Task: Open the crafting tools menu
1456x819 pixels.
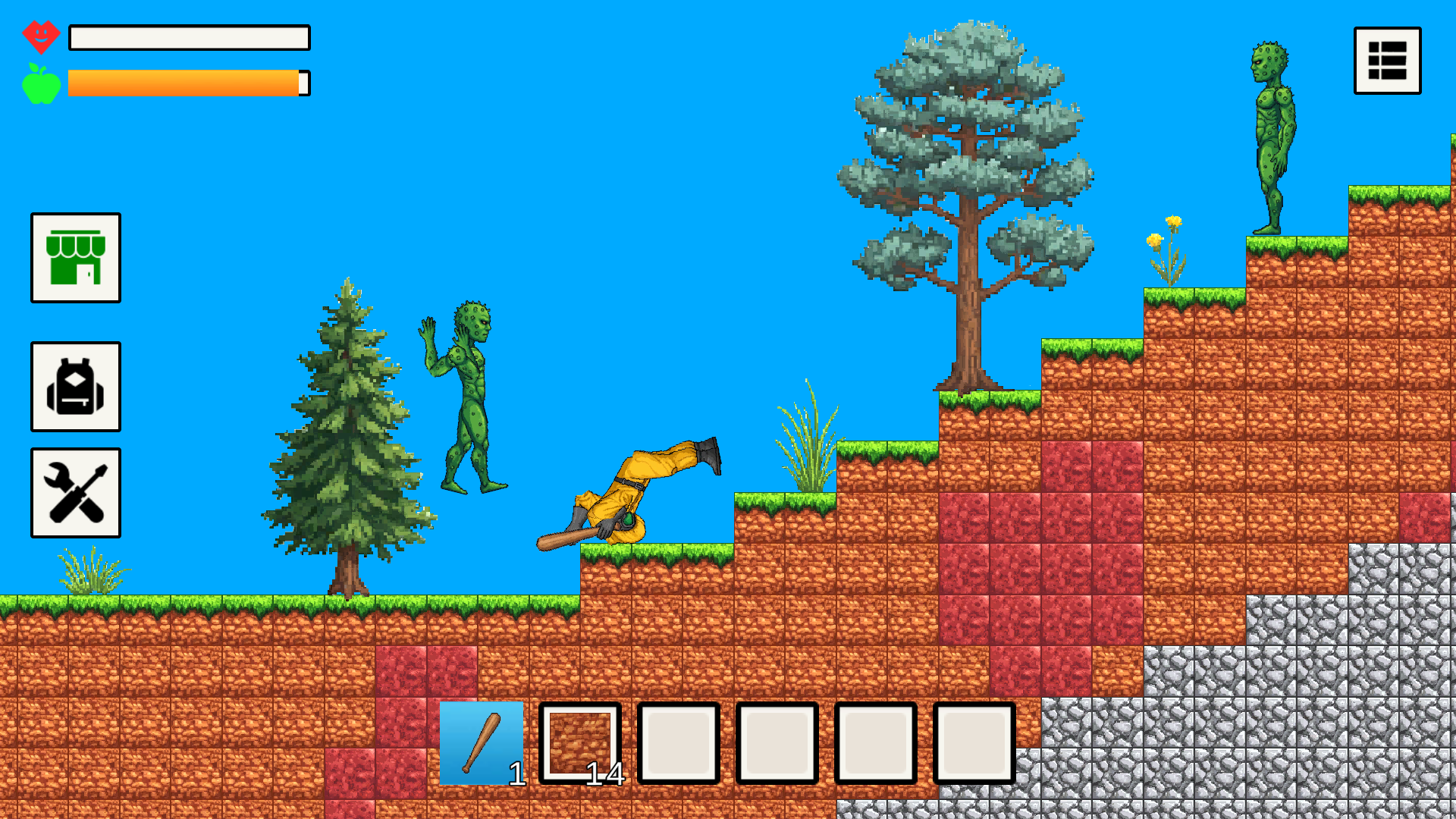Action: [x=75, y=491]
